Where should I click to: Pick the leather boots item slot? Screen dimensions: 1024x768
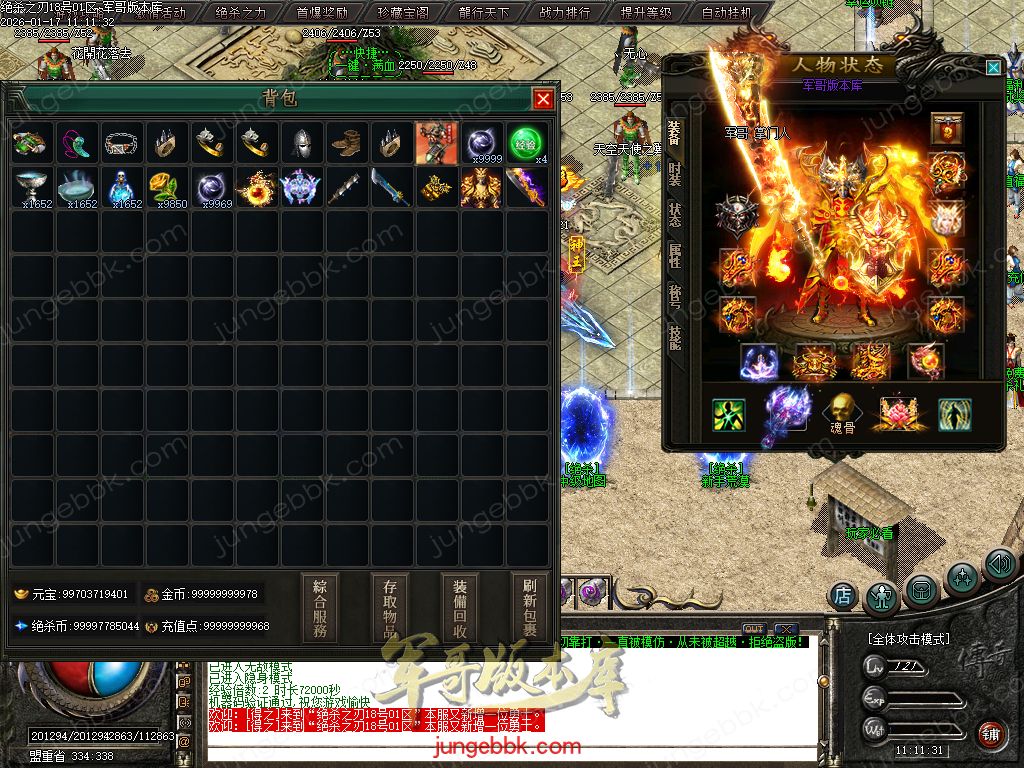345,143
